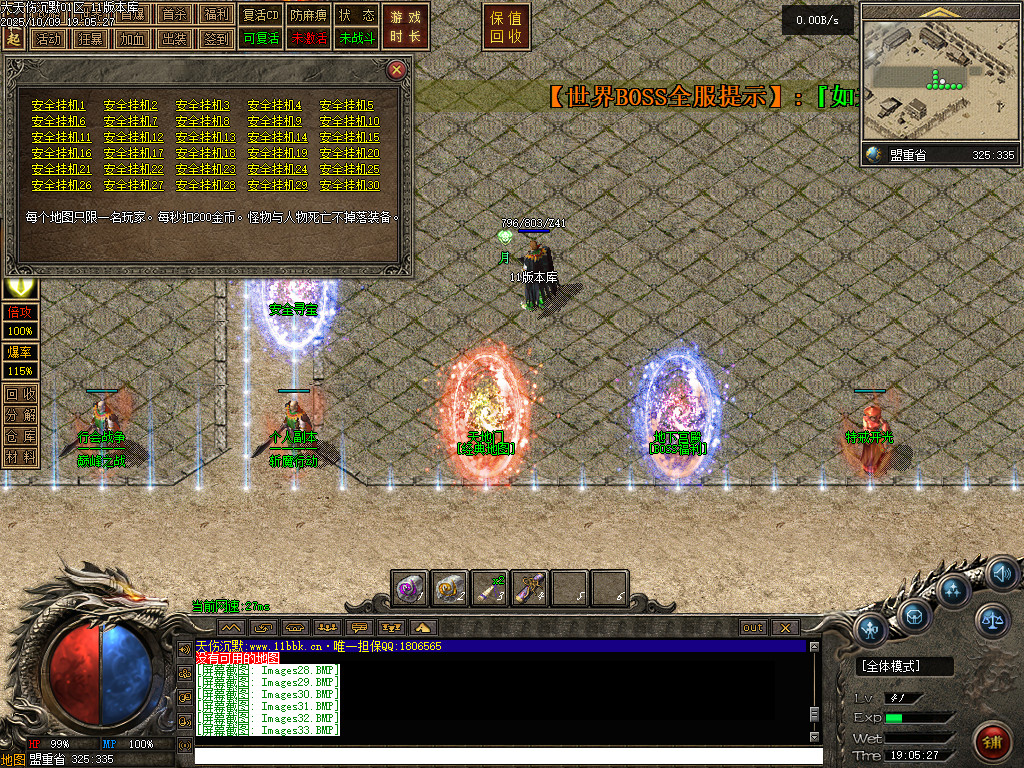Close the 安全挂机 map list panel
The height and width of the screenshot is (768, 1024).
click(397, 70)
